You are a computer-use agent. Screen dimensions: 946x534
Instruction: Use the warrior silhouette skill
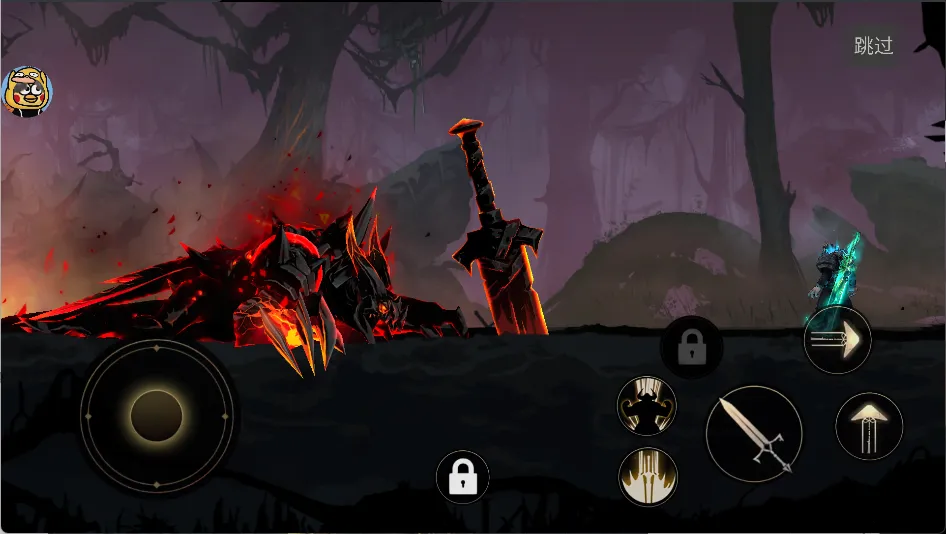(647, 406)
